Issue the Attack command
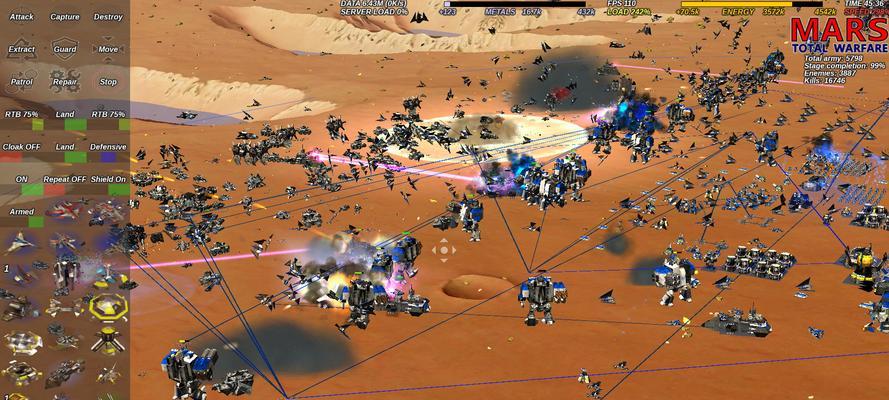 coord(21,16)
